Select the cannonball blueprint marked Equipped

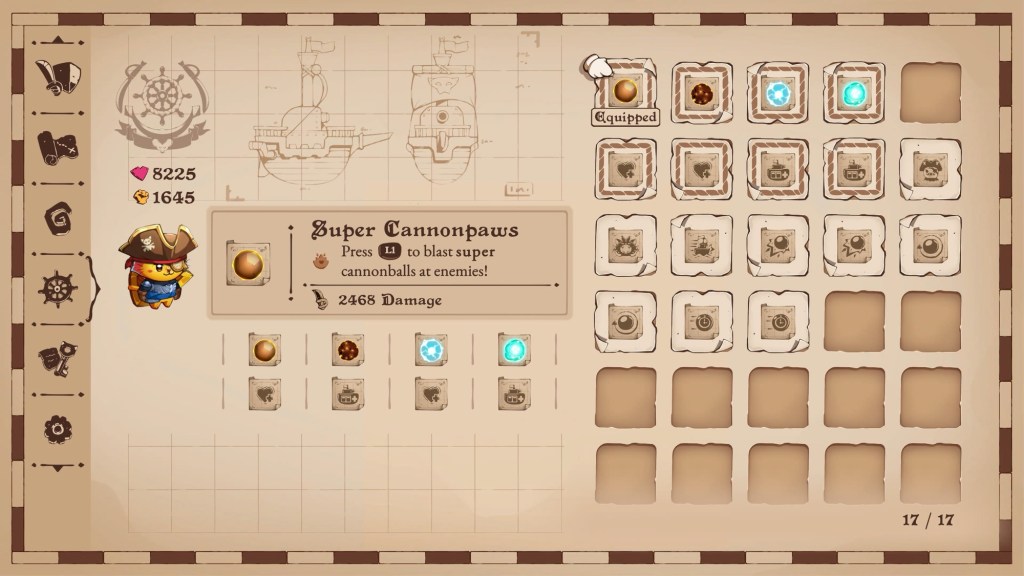(x=625, y=93)
